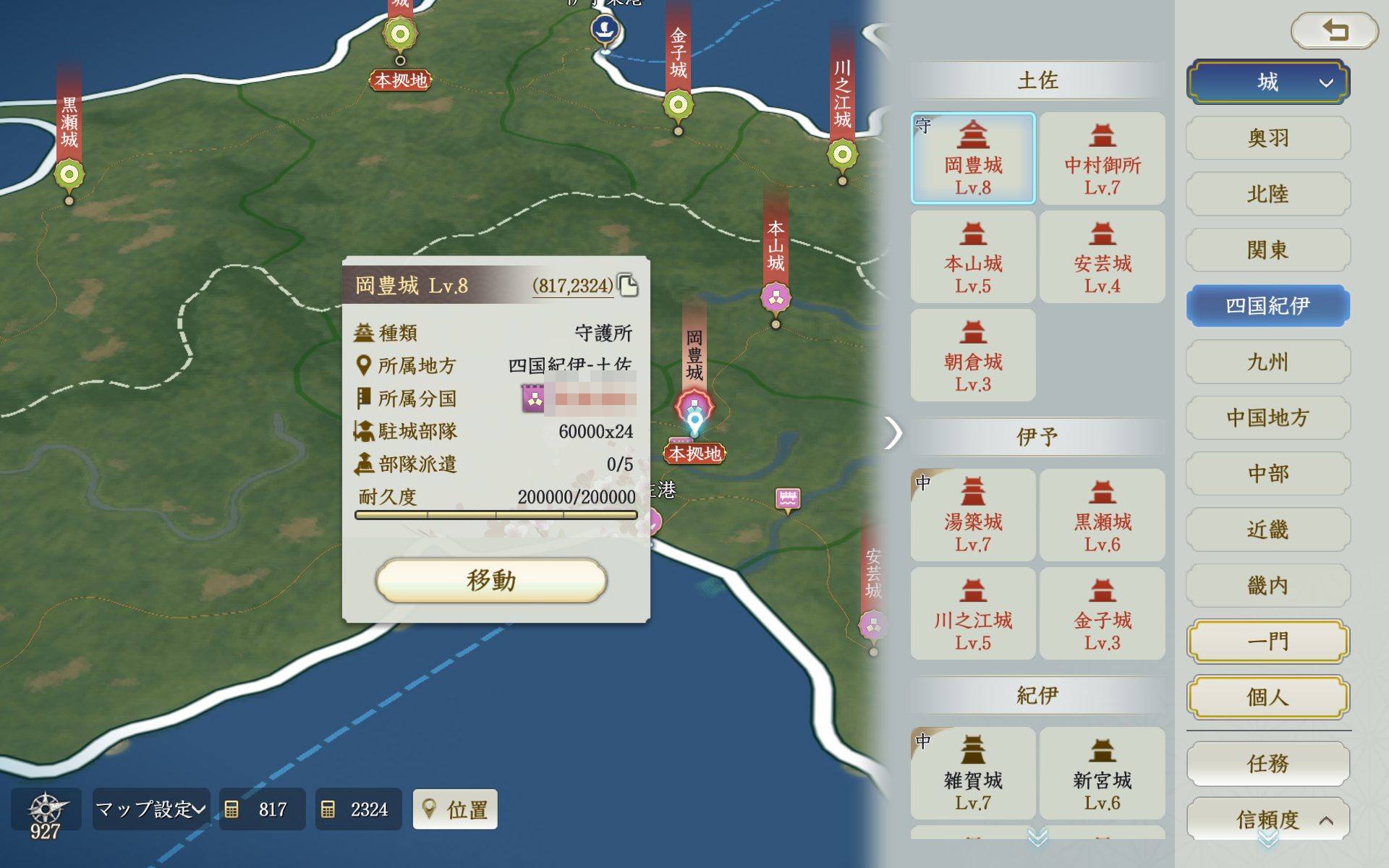Switch to the 九州 region

coord(1267,362)
